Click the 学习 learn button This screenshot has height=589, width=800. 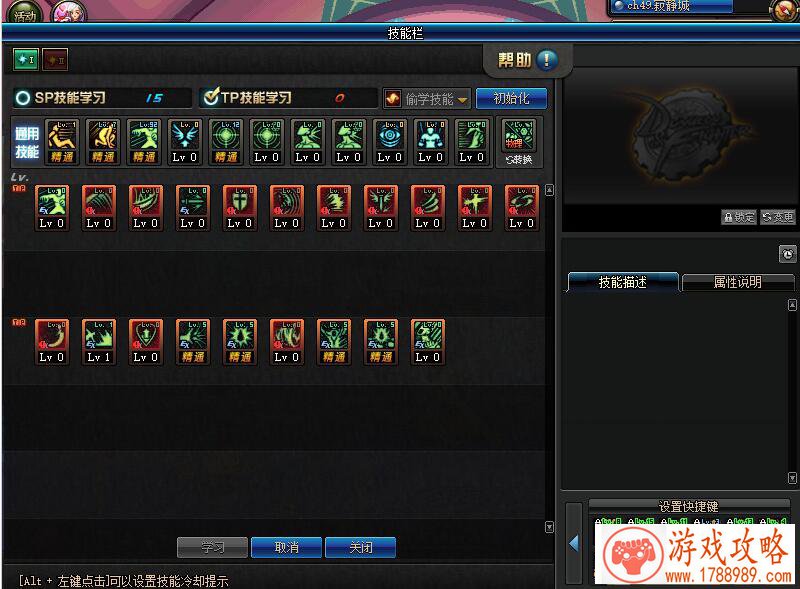pyautogui.click(x=212, y=548)
